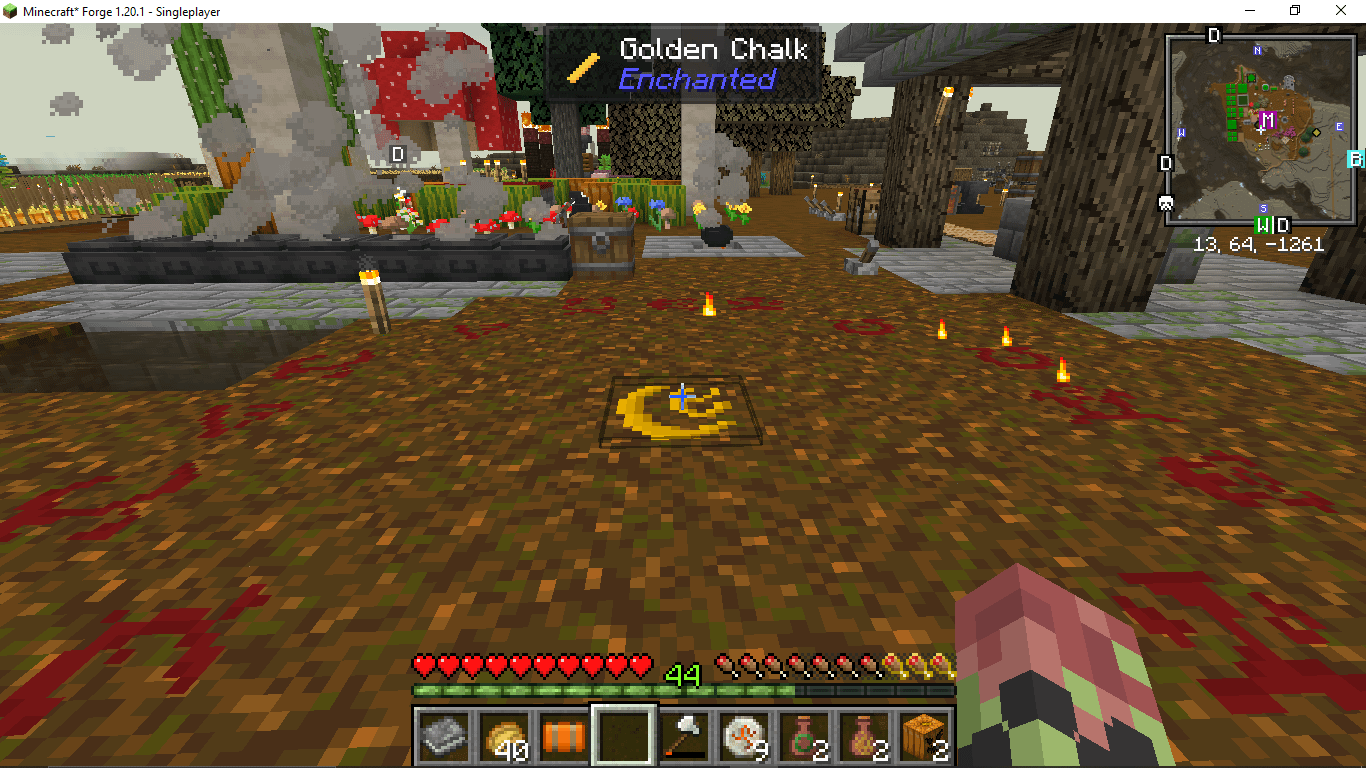The width and height of the screenshot is (1366, 768).
Task: Click the purple M waypoint on minimap
Action: coord(1268,121)
